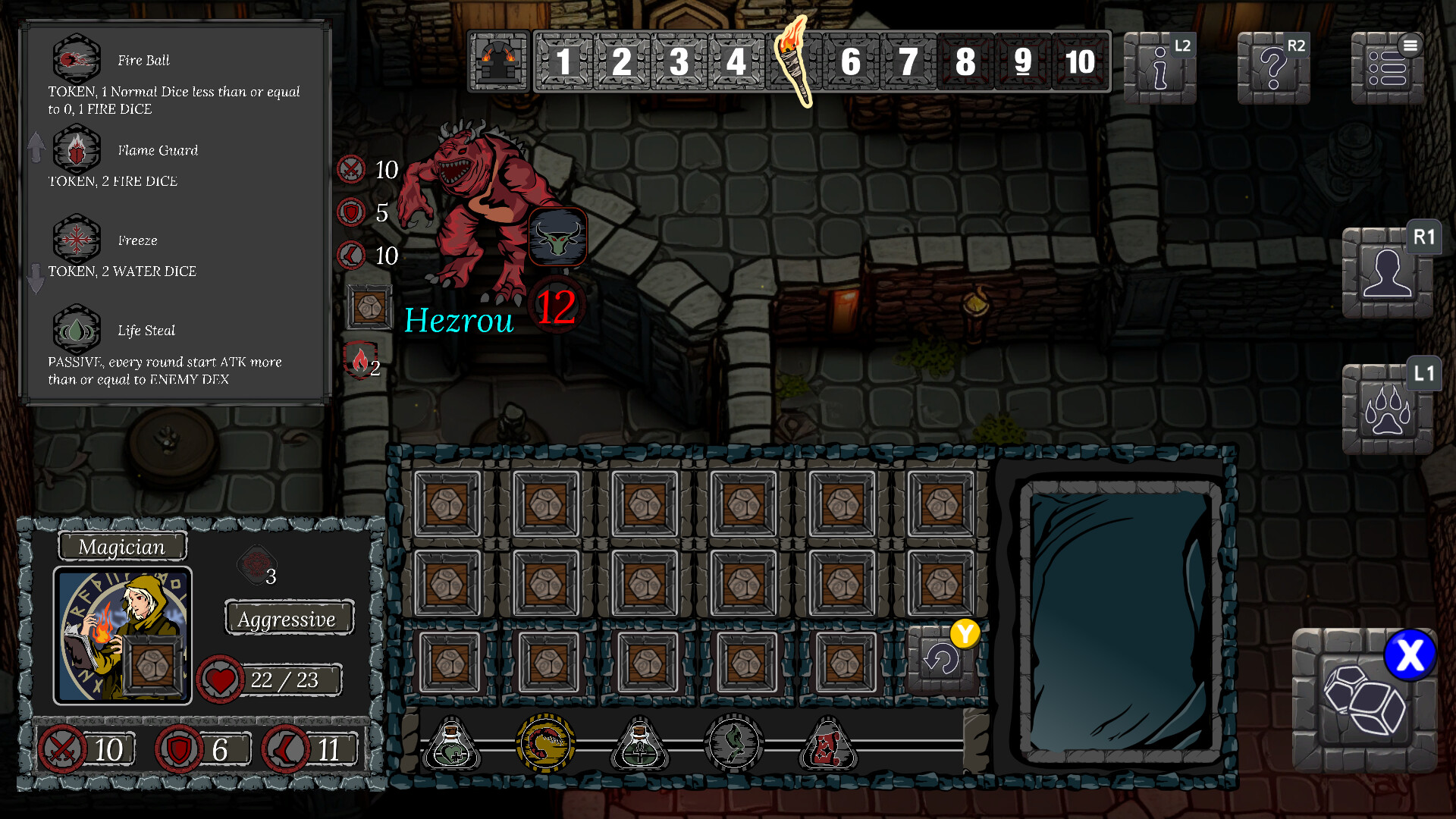1456x819 pixels.
Task: Select the Hezrou bull ability icon
Action: click(x=558, y=237)
